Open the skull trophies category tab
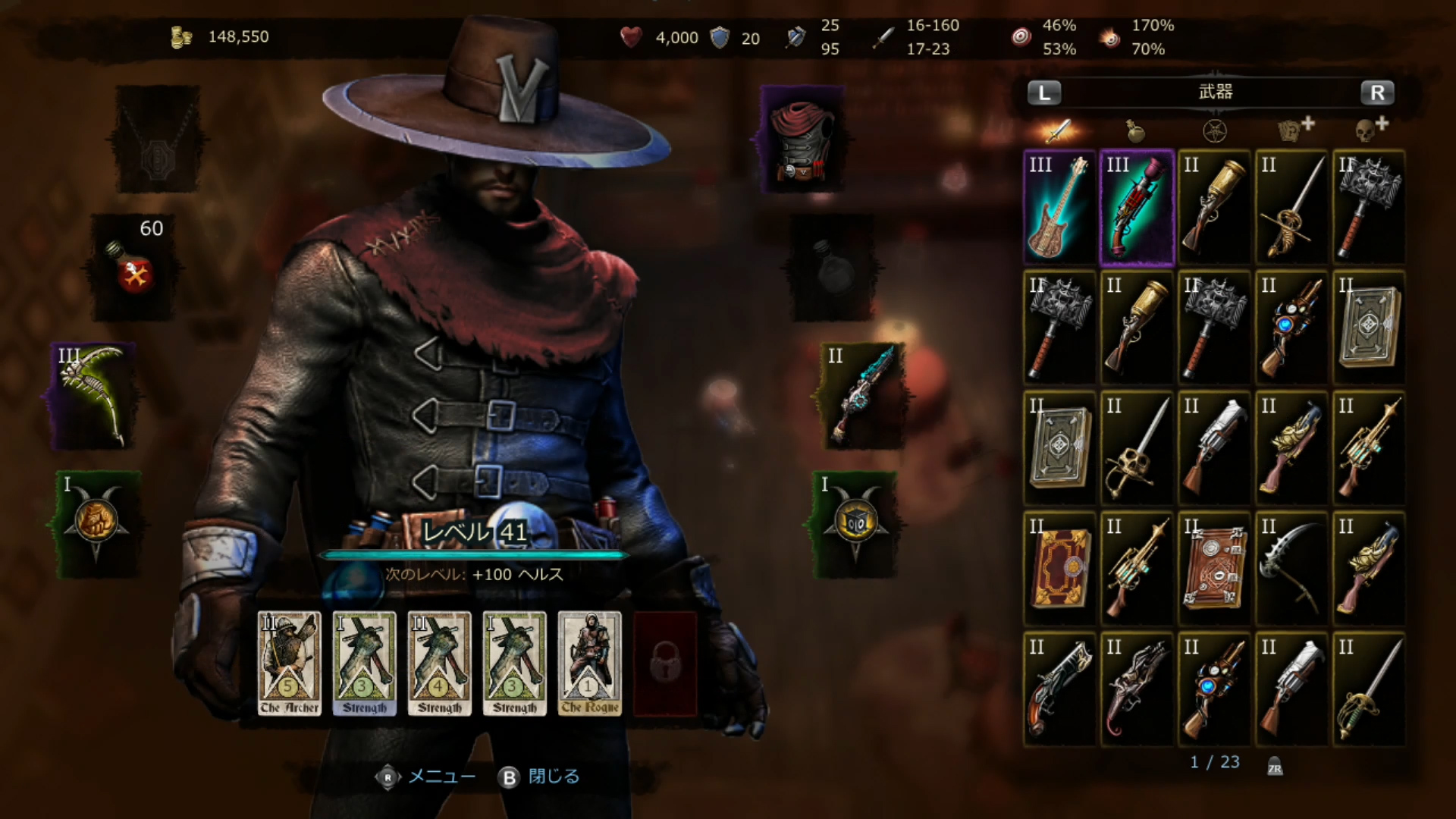This screenshot has height=819, width=1456. (x=1371, y=130)
